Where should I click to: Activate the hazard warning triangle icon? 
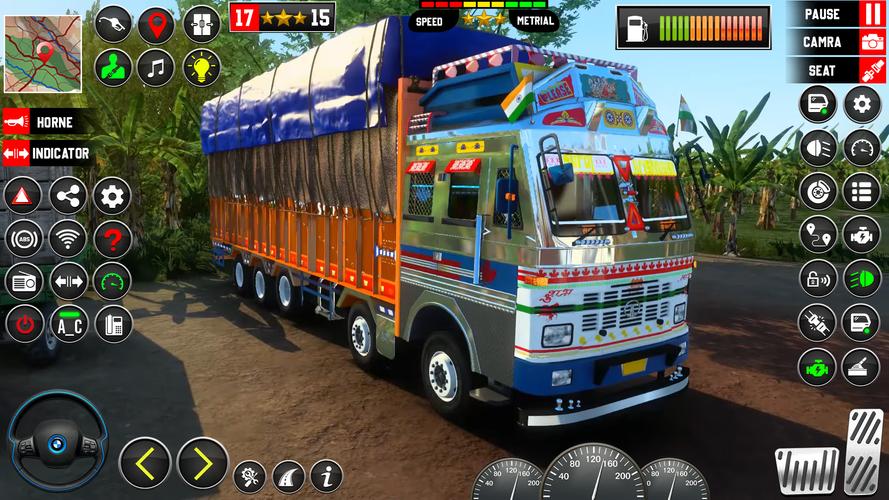(x=24, y=196)
